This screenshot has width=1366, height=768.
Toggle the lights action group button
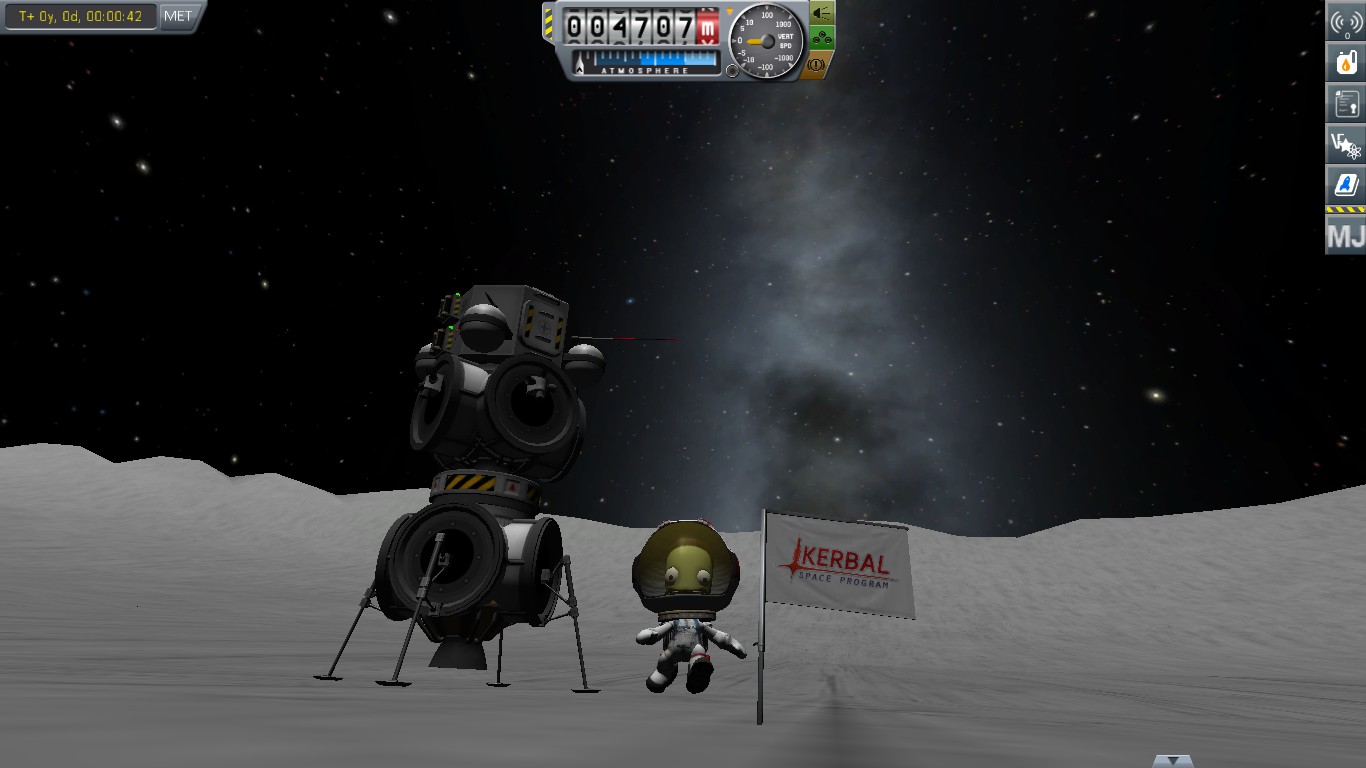[821, 13]
